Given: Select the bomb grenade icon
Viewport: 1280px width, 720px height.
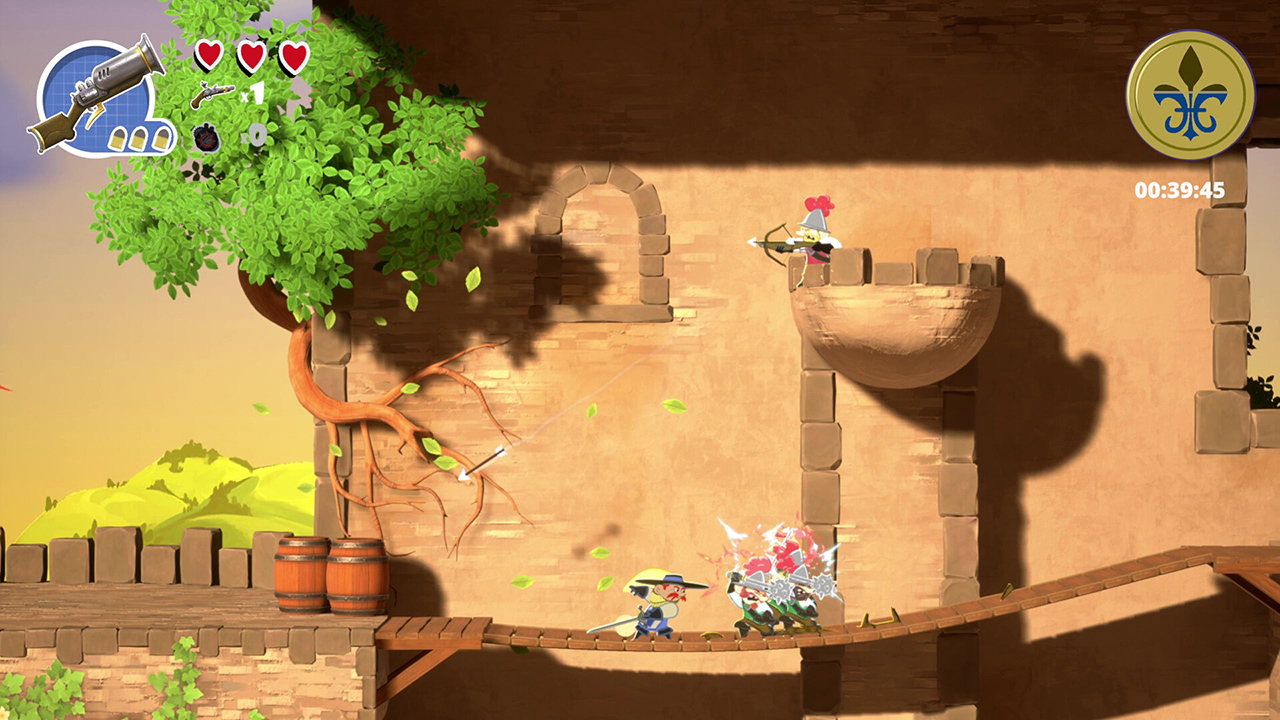Looking at the screenshot, I should click(208, 137).
